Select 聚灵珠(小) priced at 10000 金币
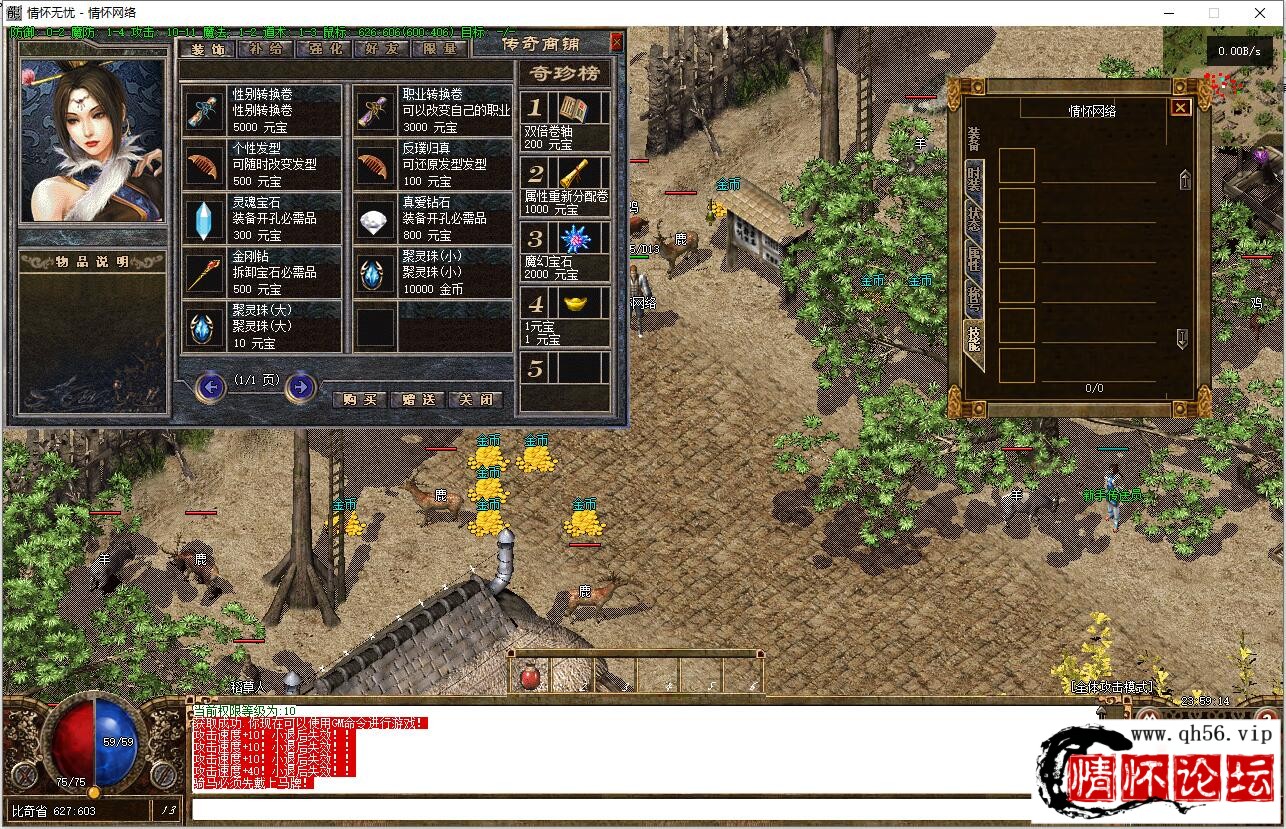This screenshot has height=829, width=1286. [x=432, y=272]
